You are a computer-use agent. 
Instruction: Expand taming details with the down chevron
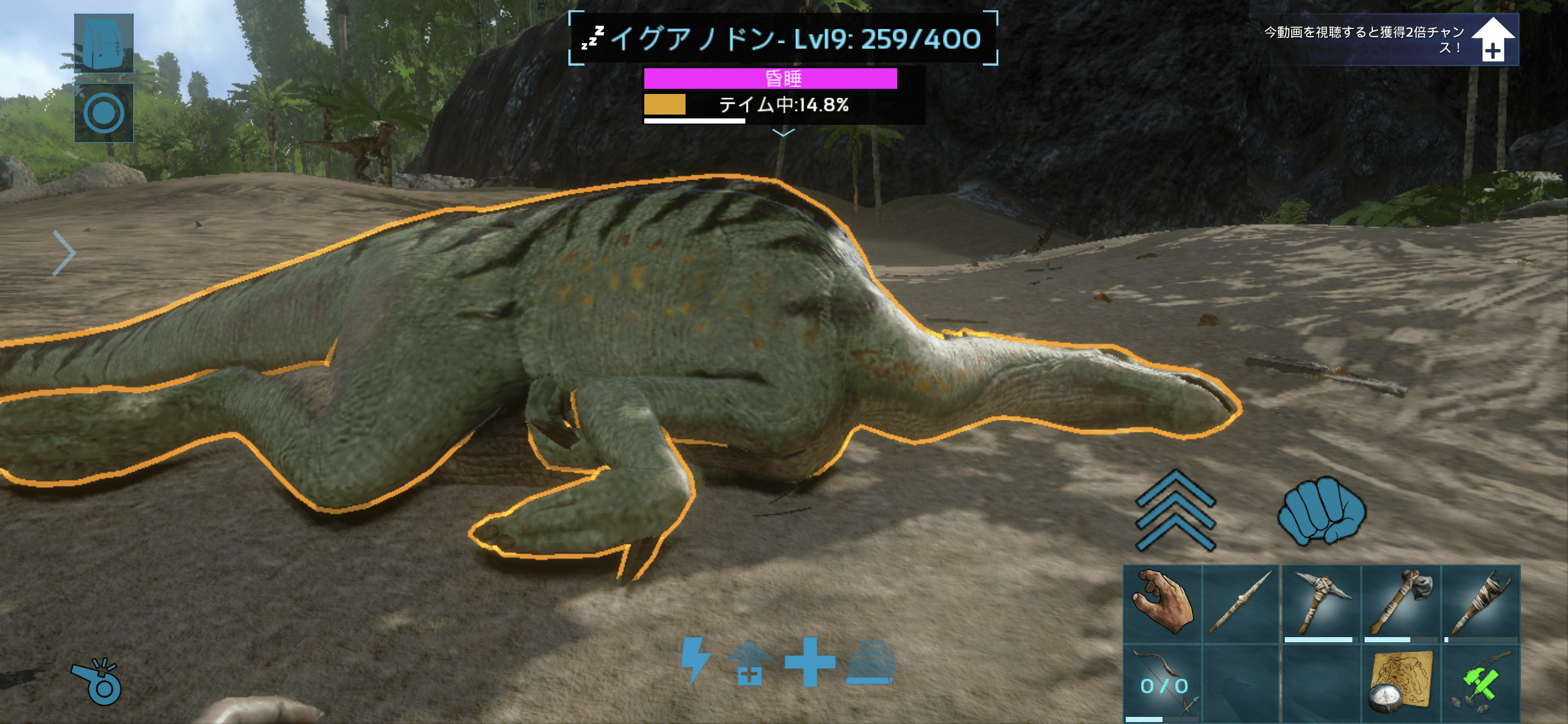coord(783,133)
